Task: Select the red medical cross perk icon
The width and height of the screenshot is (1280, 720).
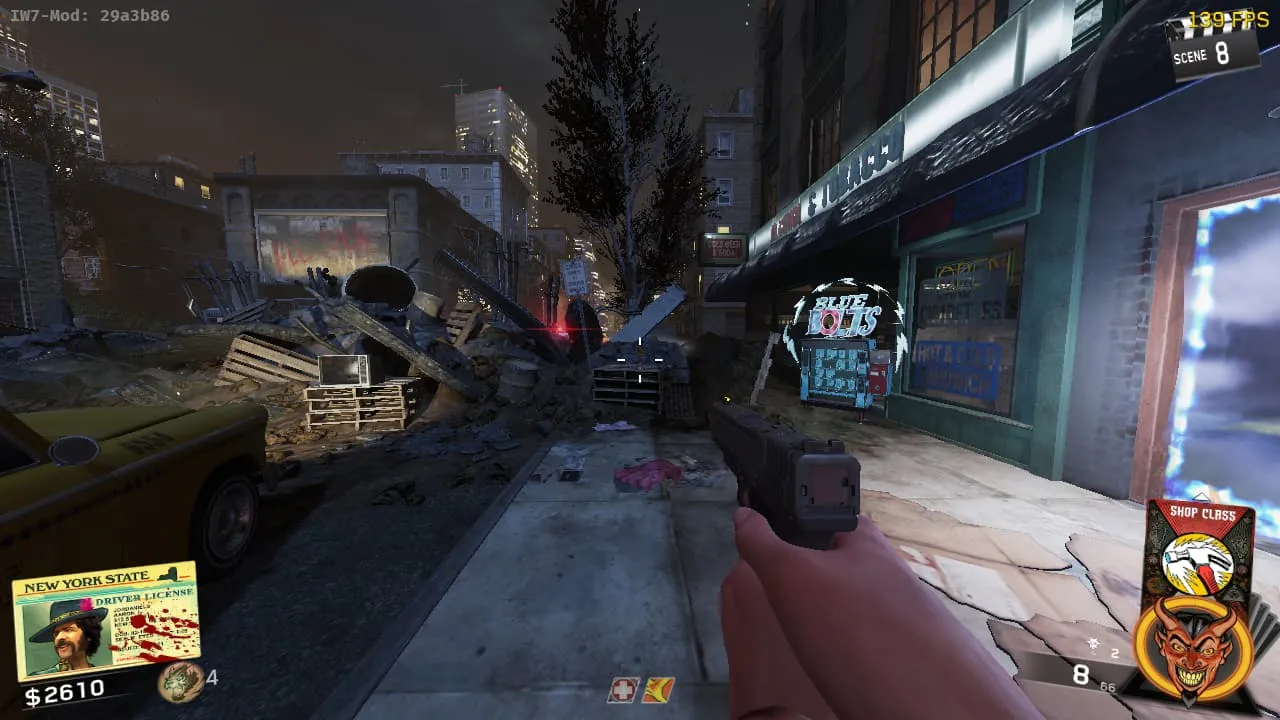Action: click(623, 690)
